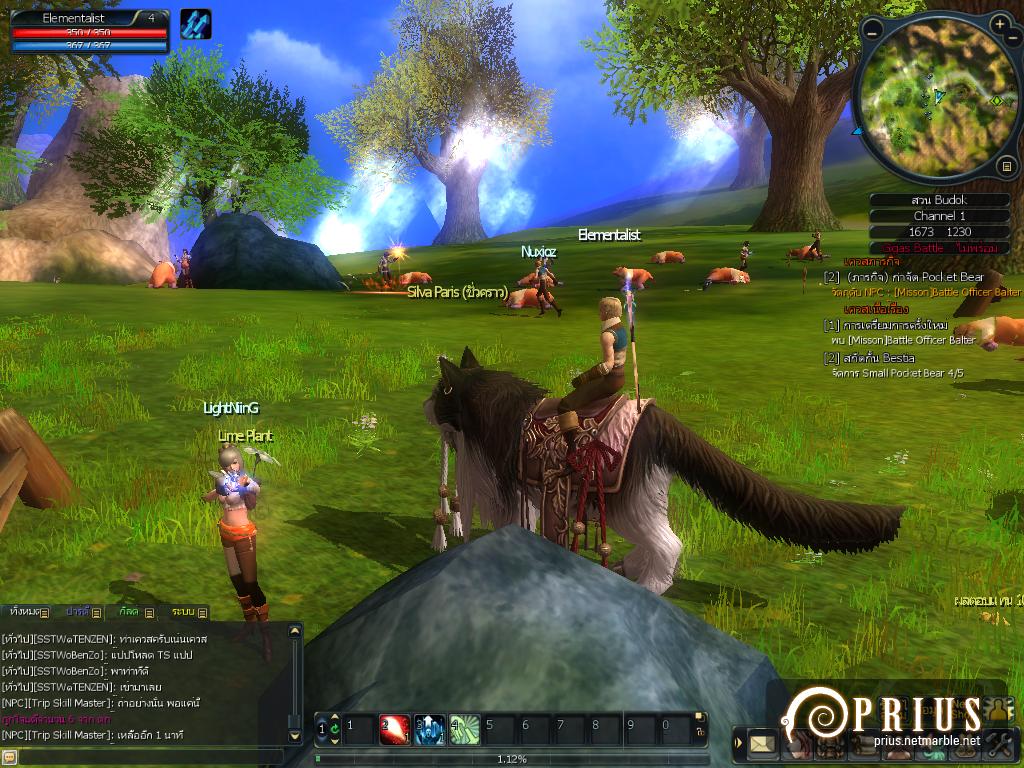Switch to the yellow system chat tab

tap(188, 611)
